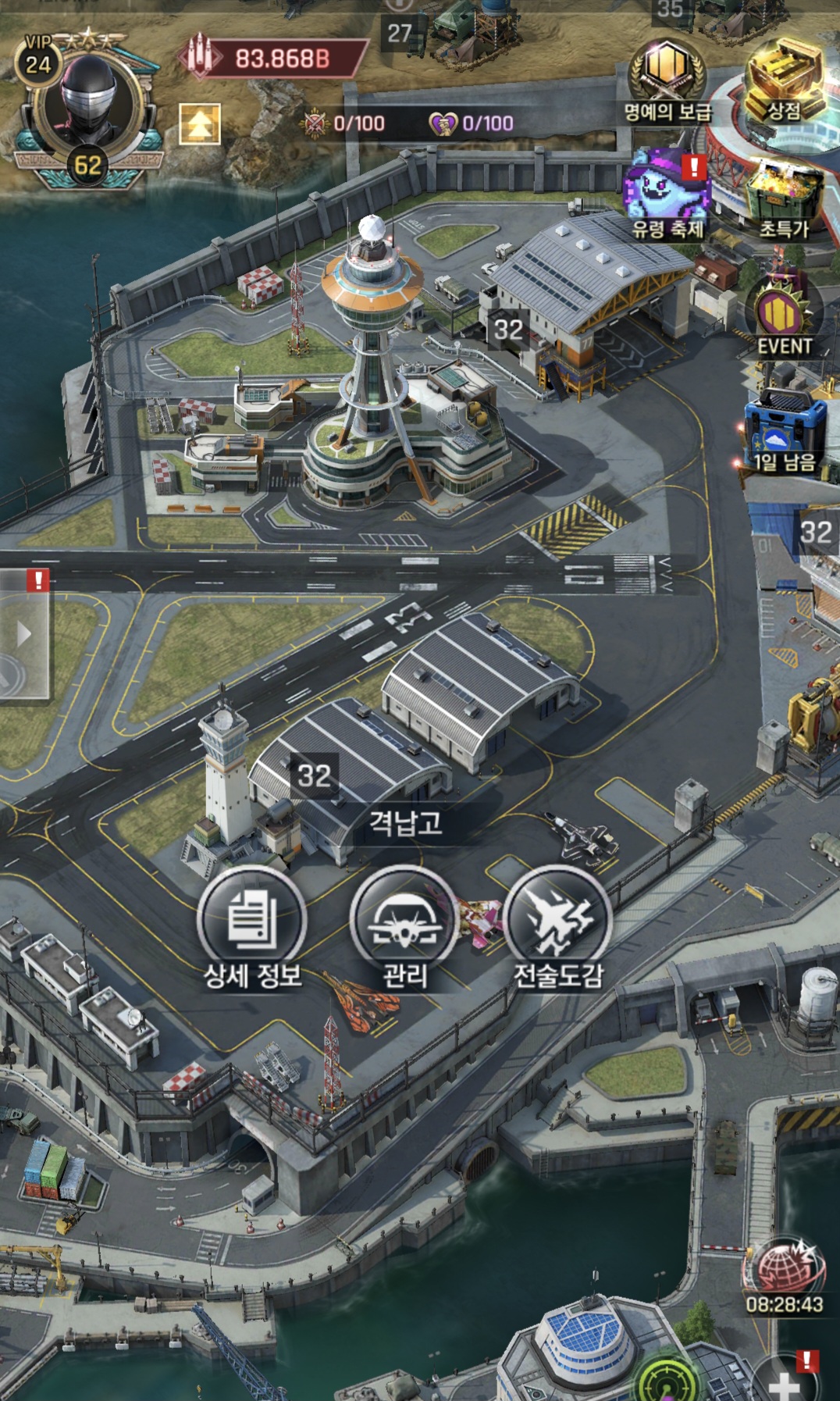This screenshot has height=1401, width=840.
Task: View 상세 정보 for the hangar
Action: (251, 925)
